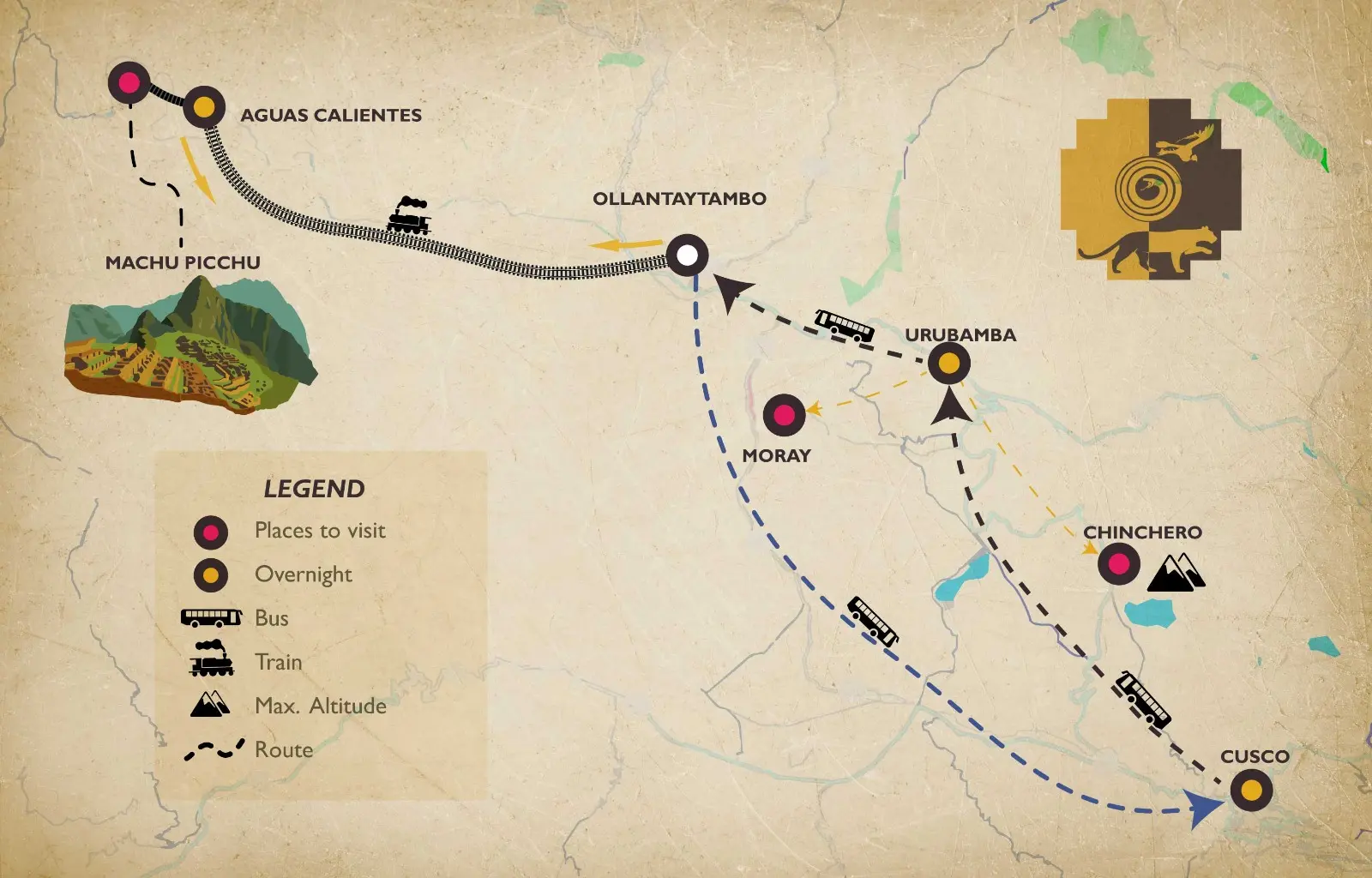The width and height of the screenshot is (1372, 878).
Task: Select the Aguas Calientes overnight marker
Action: (204, 107)
